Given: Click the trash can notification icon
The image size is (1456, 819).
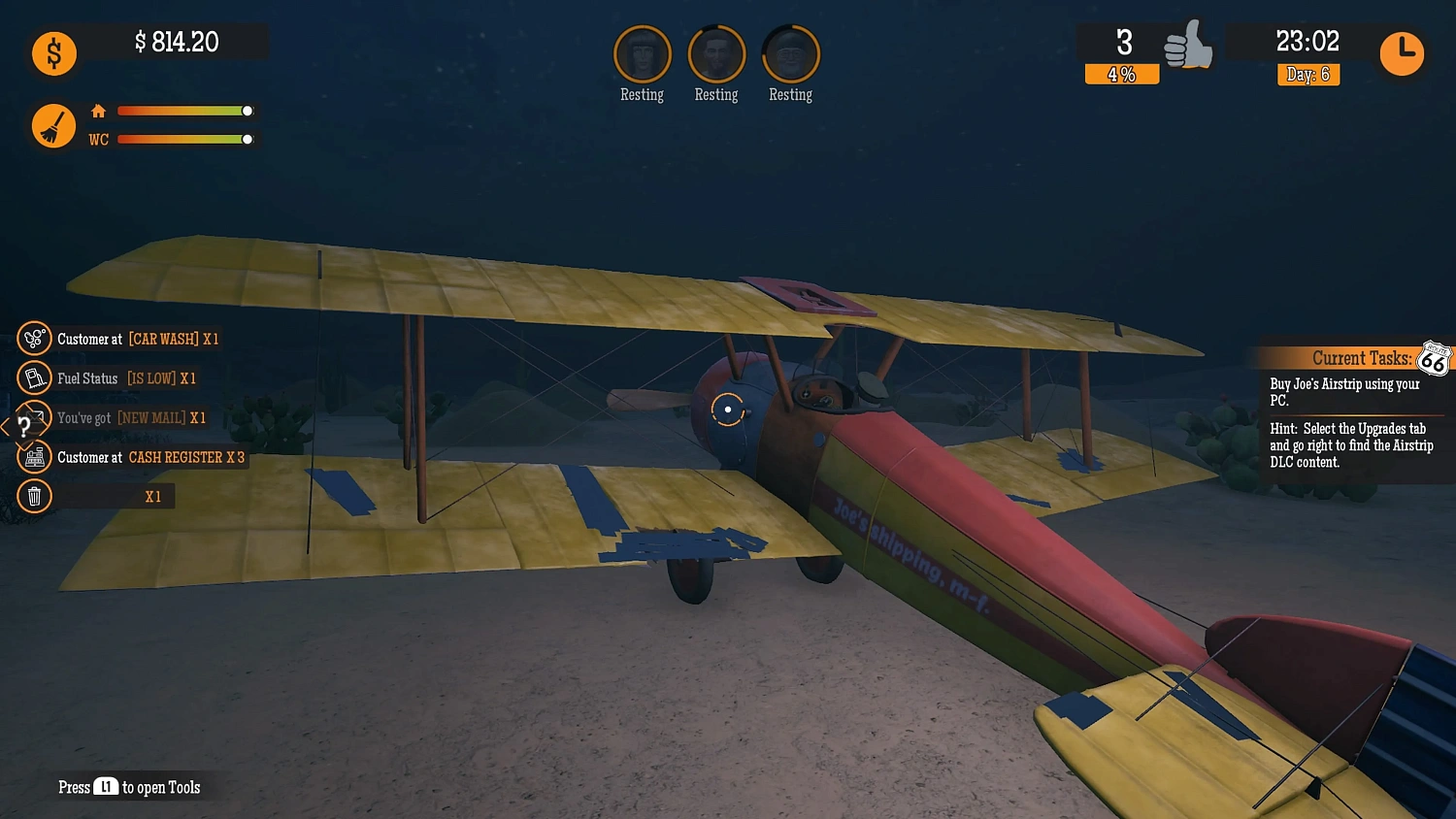Looking at the screenshot, I should point(34,497).
